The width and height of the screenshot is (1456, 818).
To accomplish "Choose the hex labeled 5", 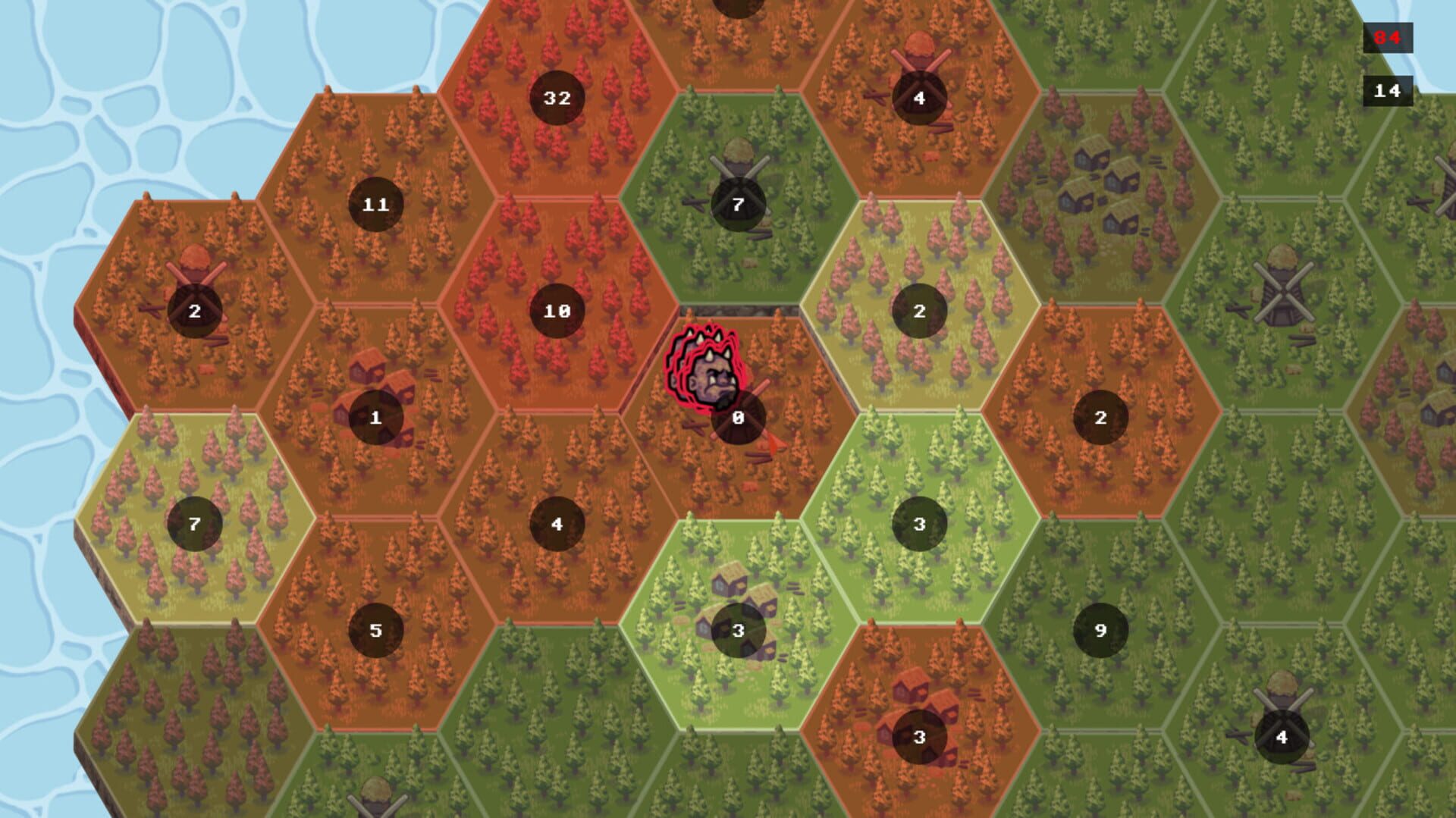I will pos(375,629).
